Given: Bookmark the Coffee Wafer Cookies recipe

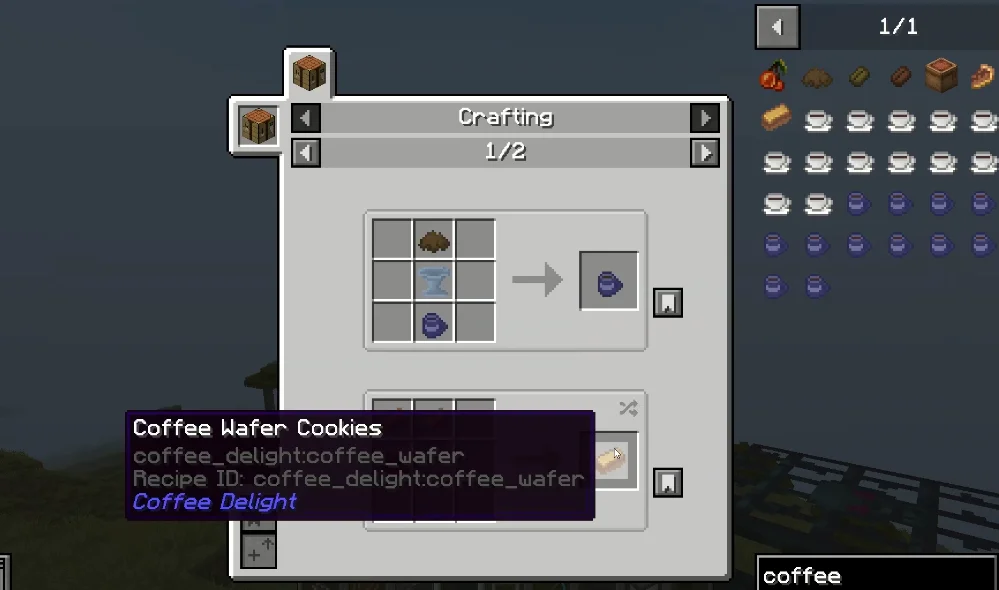Looking at the screenshot, I should [668, 483].
